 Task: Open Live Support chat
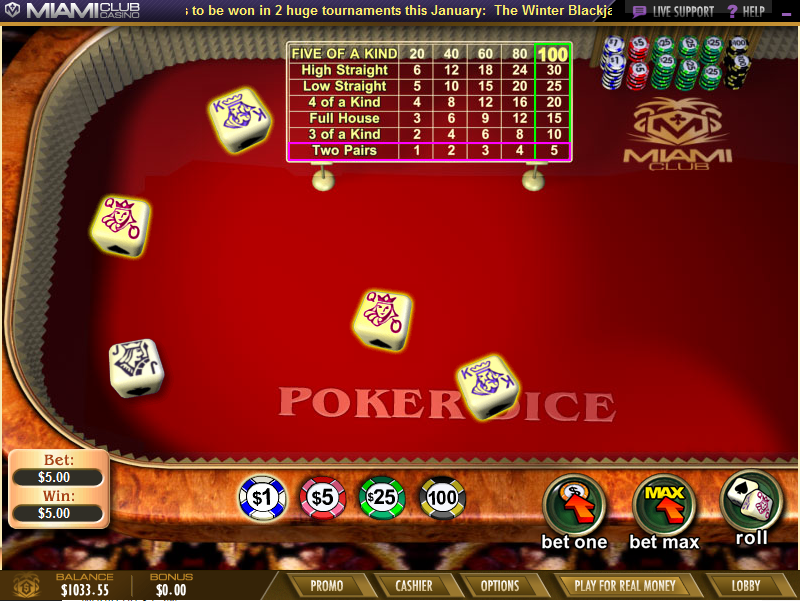[674, 11]
